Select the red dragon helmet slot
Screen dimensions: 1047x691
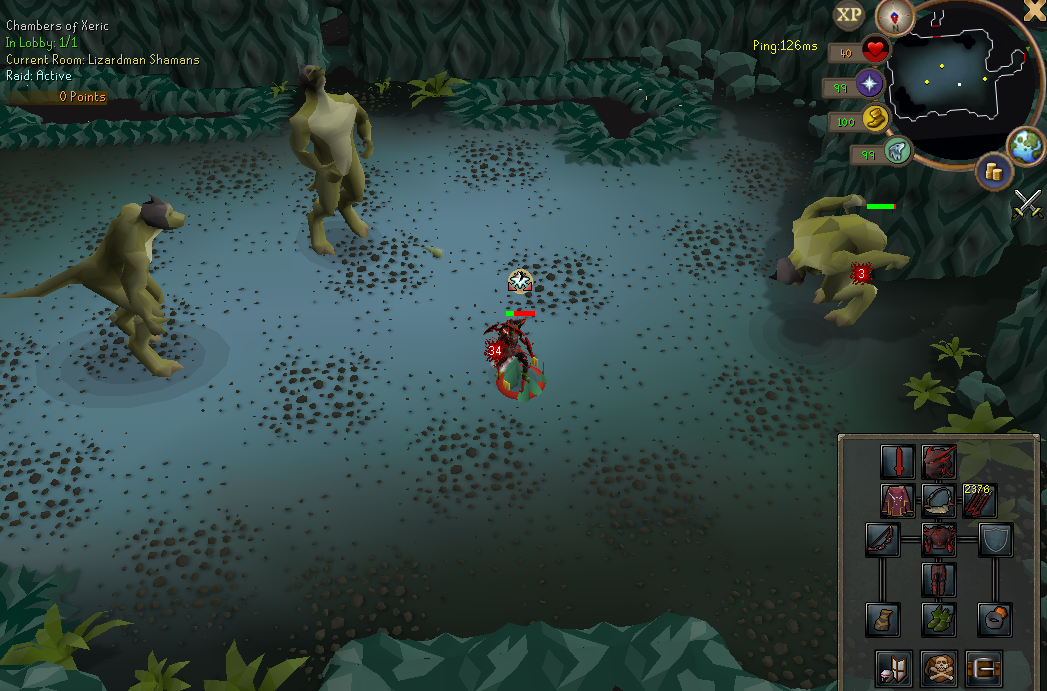939,462
